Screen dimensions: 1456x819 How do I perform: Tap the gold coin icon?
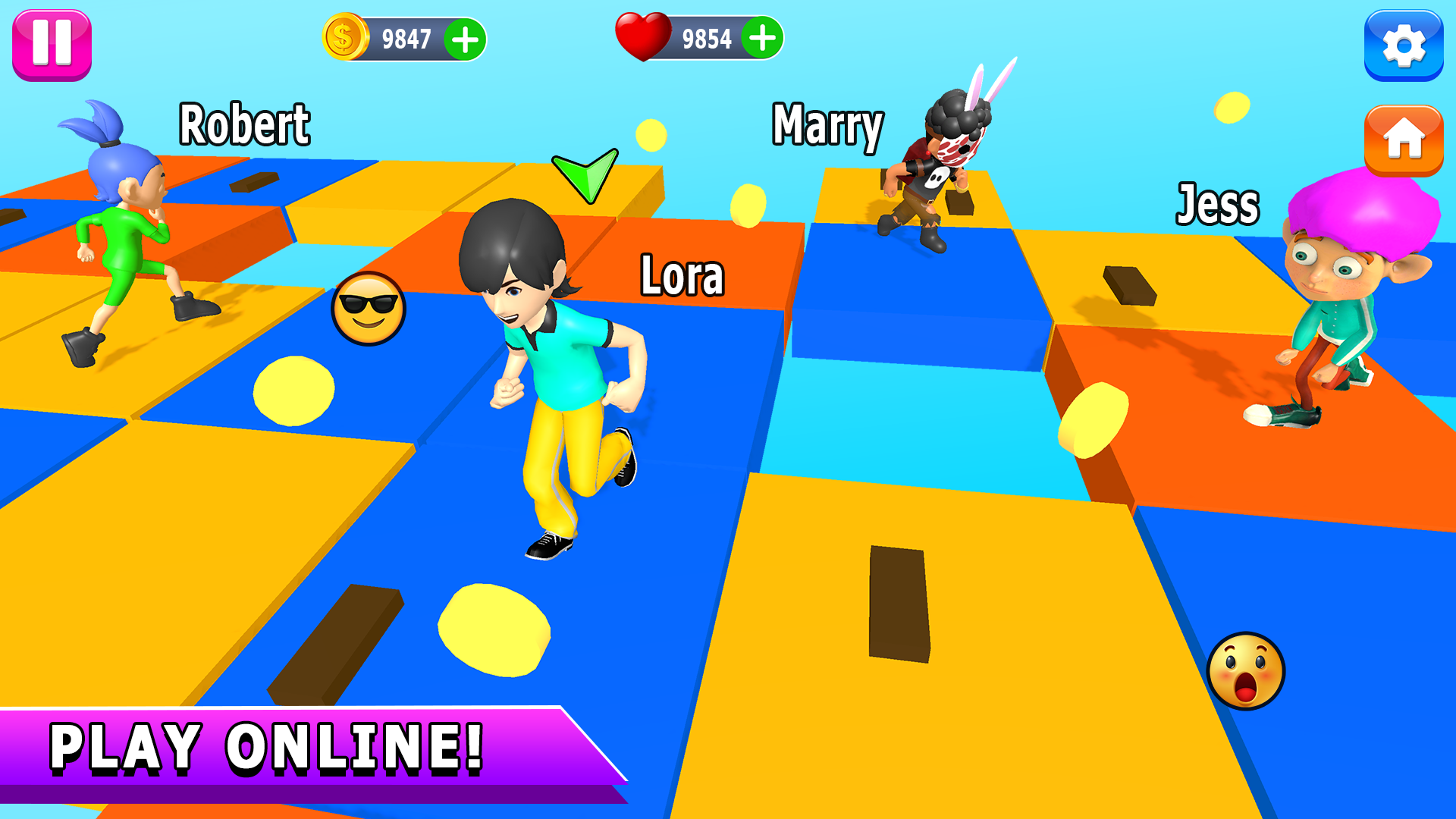[x=345, y=35]
